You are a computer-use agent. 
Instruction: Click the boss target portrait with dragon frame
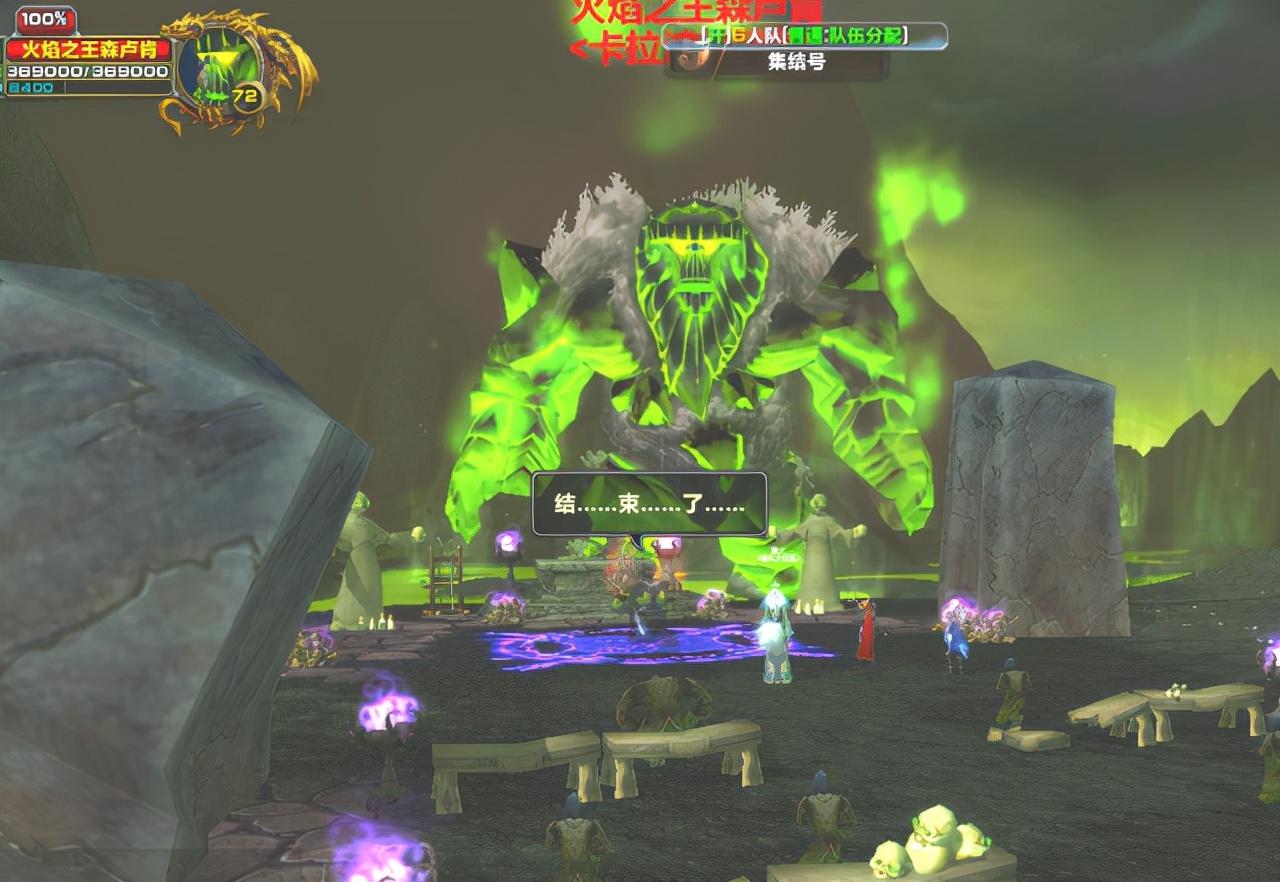pyautogui.click(x=218, y=67)
